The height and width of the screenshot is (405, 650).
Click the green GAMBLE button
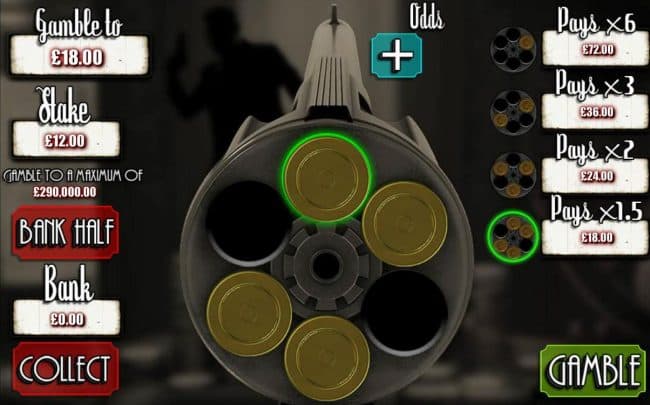click(x=593, y=370)
